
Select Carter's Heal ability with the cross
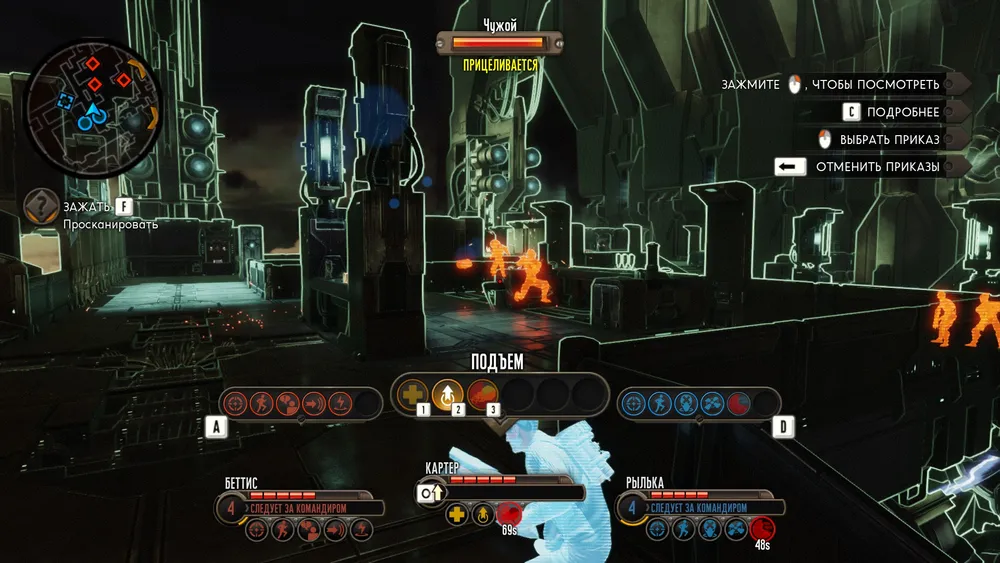413,395
